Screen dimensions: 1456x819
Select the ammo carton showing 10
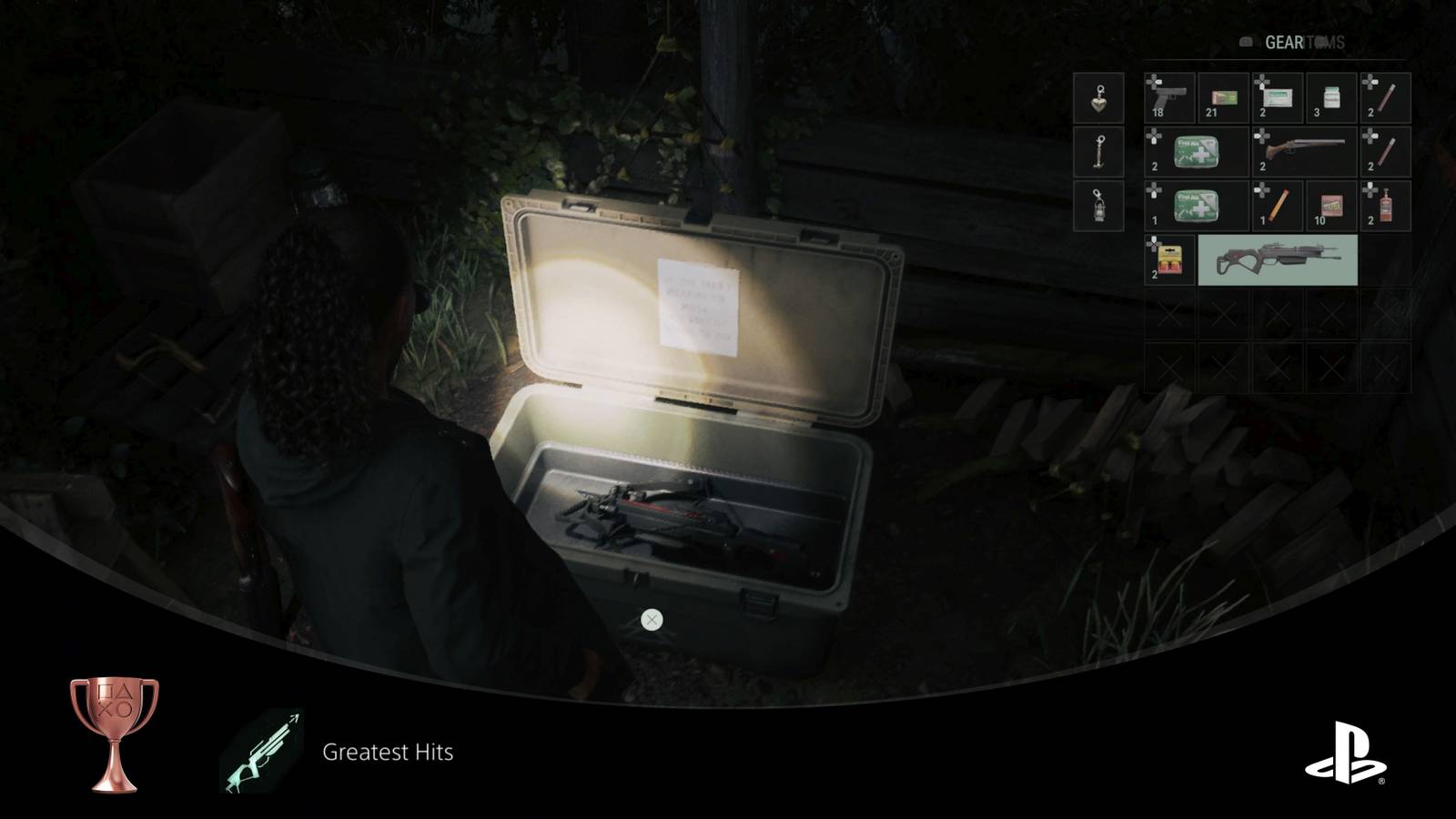point(1330,205)
